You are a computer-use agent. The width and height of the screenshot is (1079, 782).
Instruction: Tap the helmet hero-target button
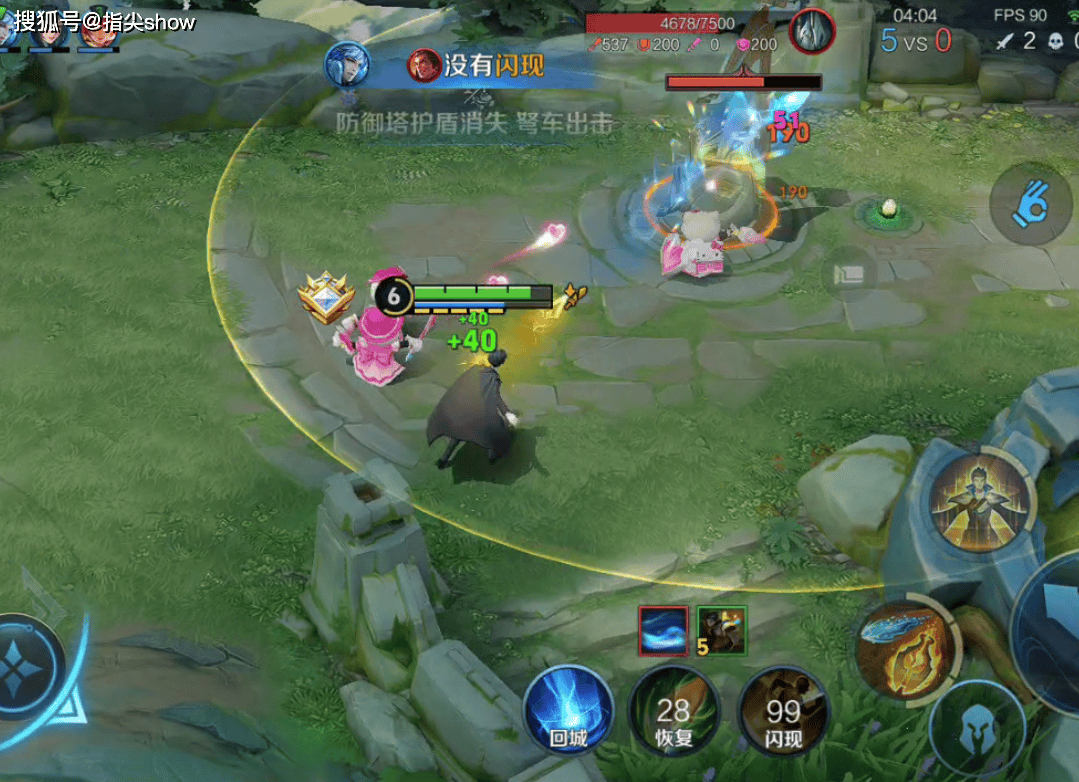point(977,732)
